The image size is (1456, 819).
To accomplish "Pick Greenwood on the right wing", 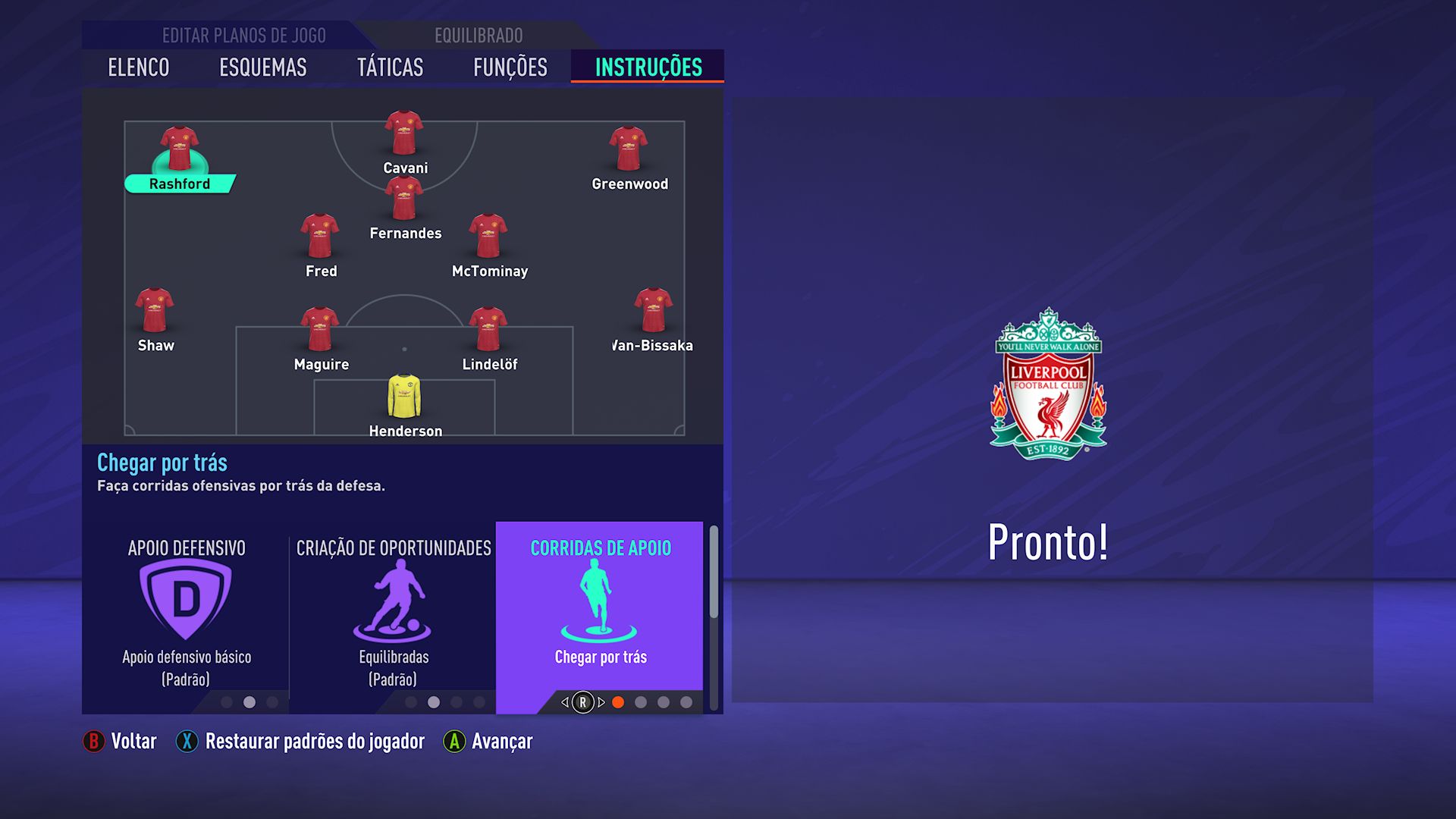I will click(629, 150).
